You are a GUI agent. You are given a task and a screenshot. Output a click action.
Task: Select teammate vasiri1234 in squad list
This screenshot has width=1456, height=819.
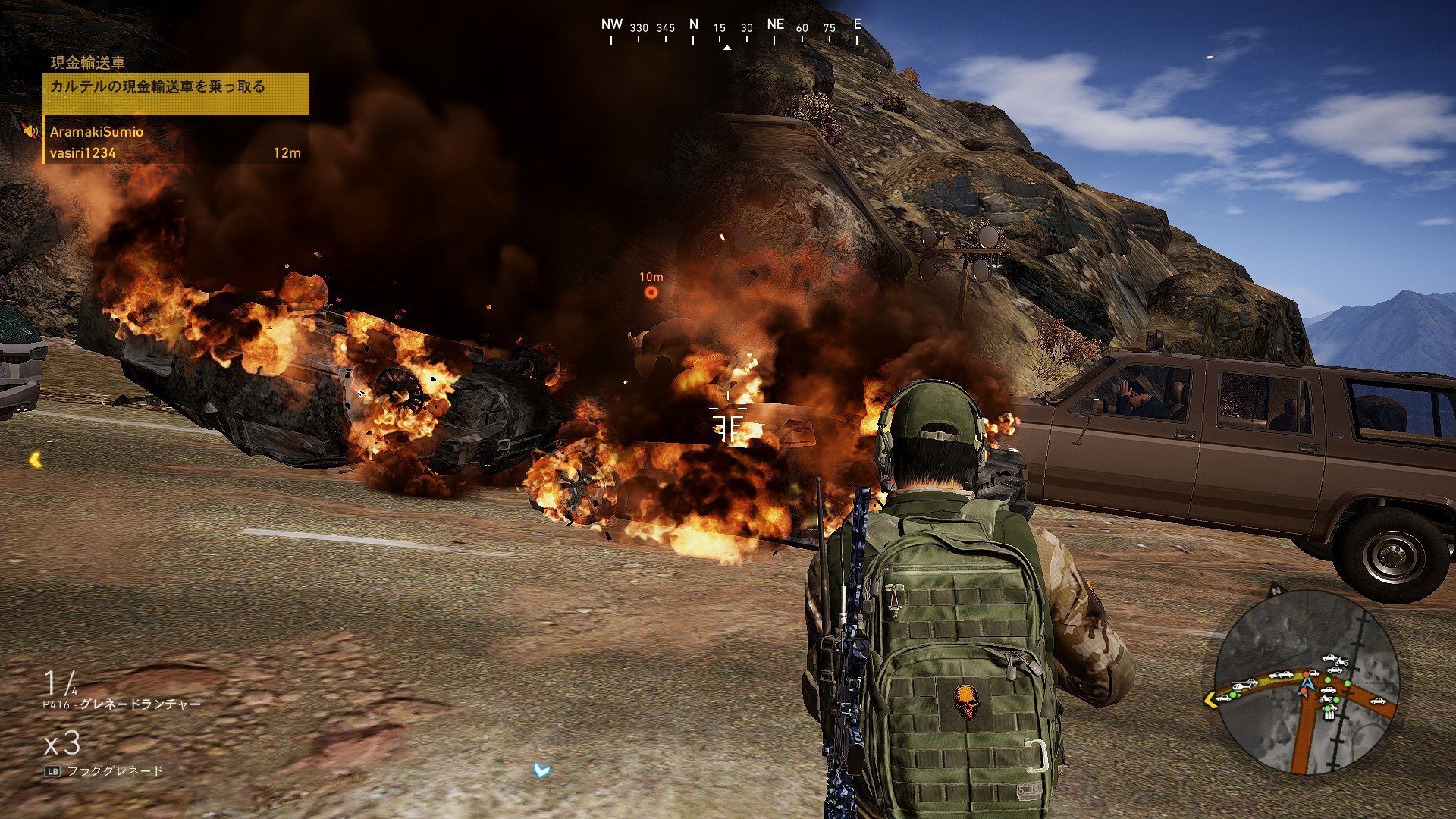coord(83,153)
